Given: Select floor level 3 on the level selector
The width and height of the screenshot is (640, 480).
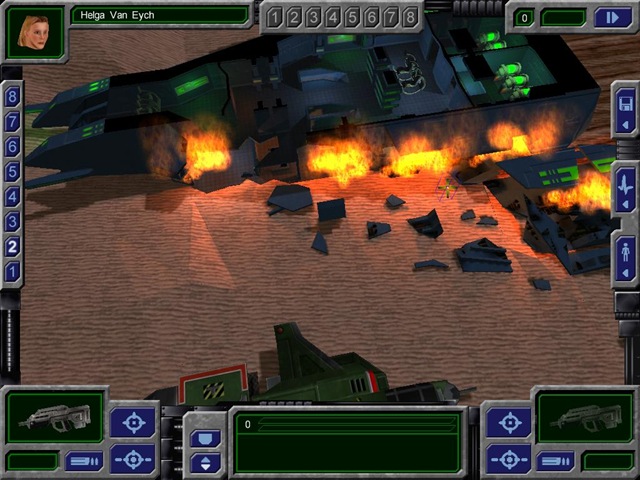Looking at the screenshot, I should (12, 222).
